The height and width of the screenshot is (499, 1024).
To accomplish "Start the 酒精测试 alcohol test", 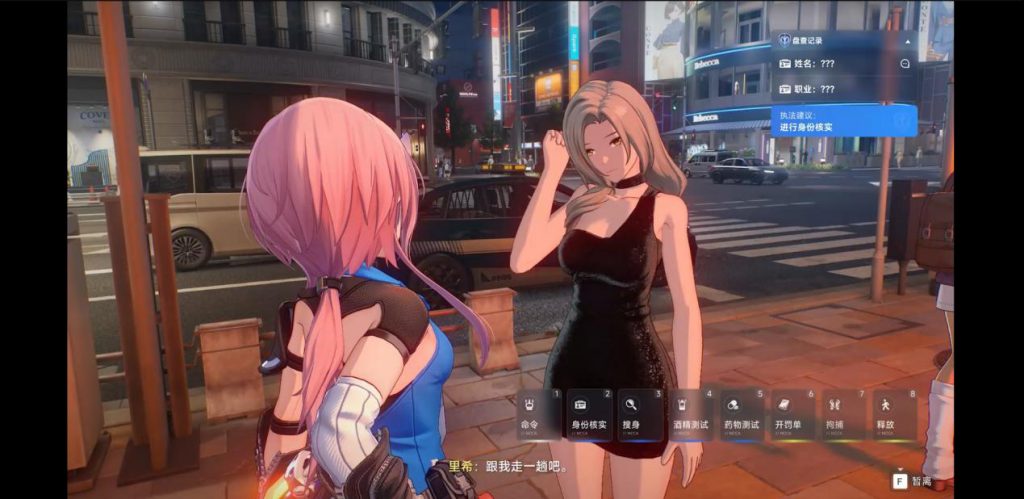I will [x=692, y=415].
